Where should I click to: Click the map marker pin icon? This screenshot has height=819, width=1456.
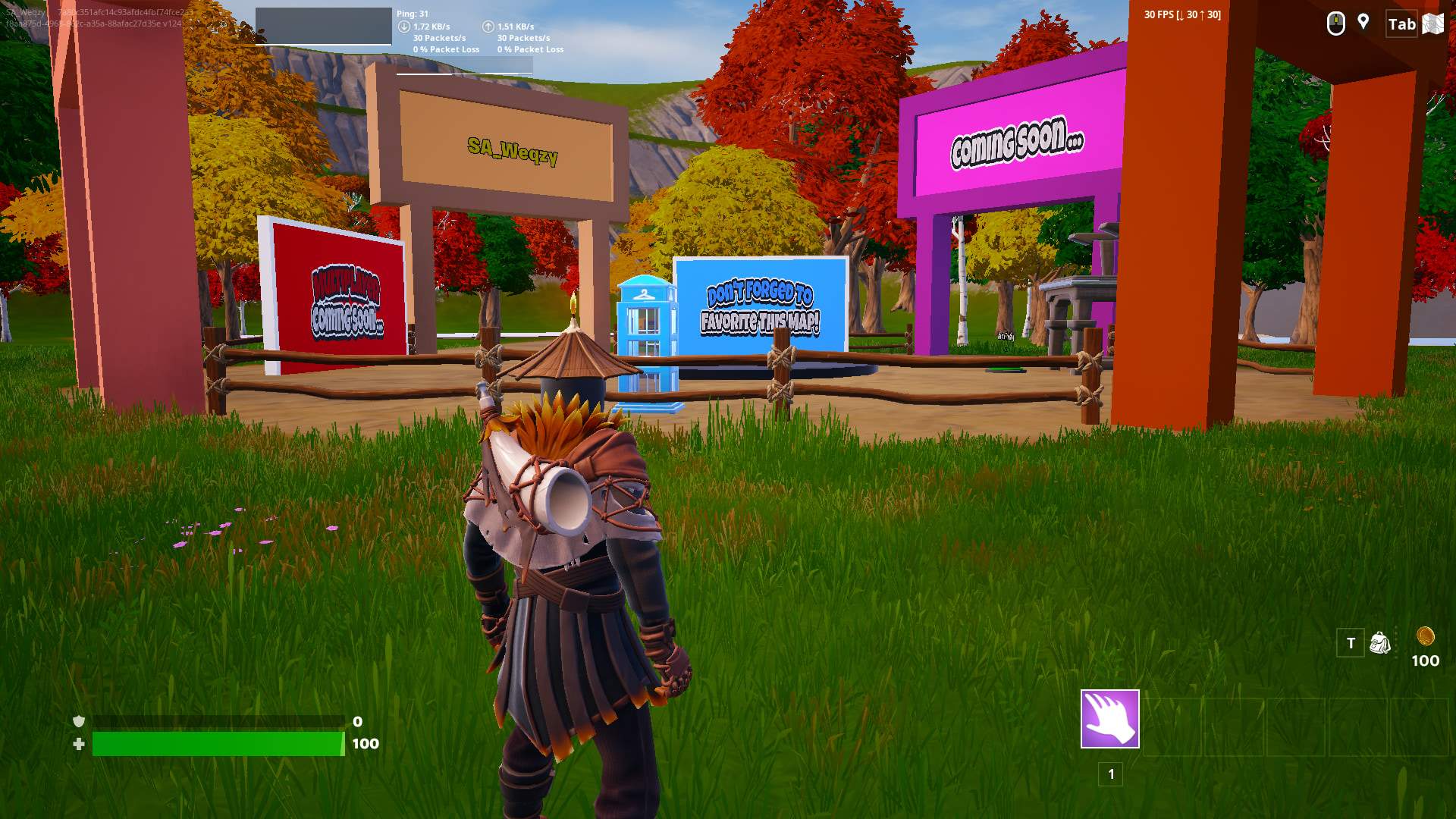(1363, 22)
